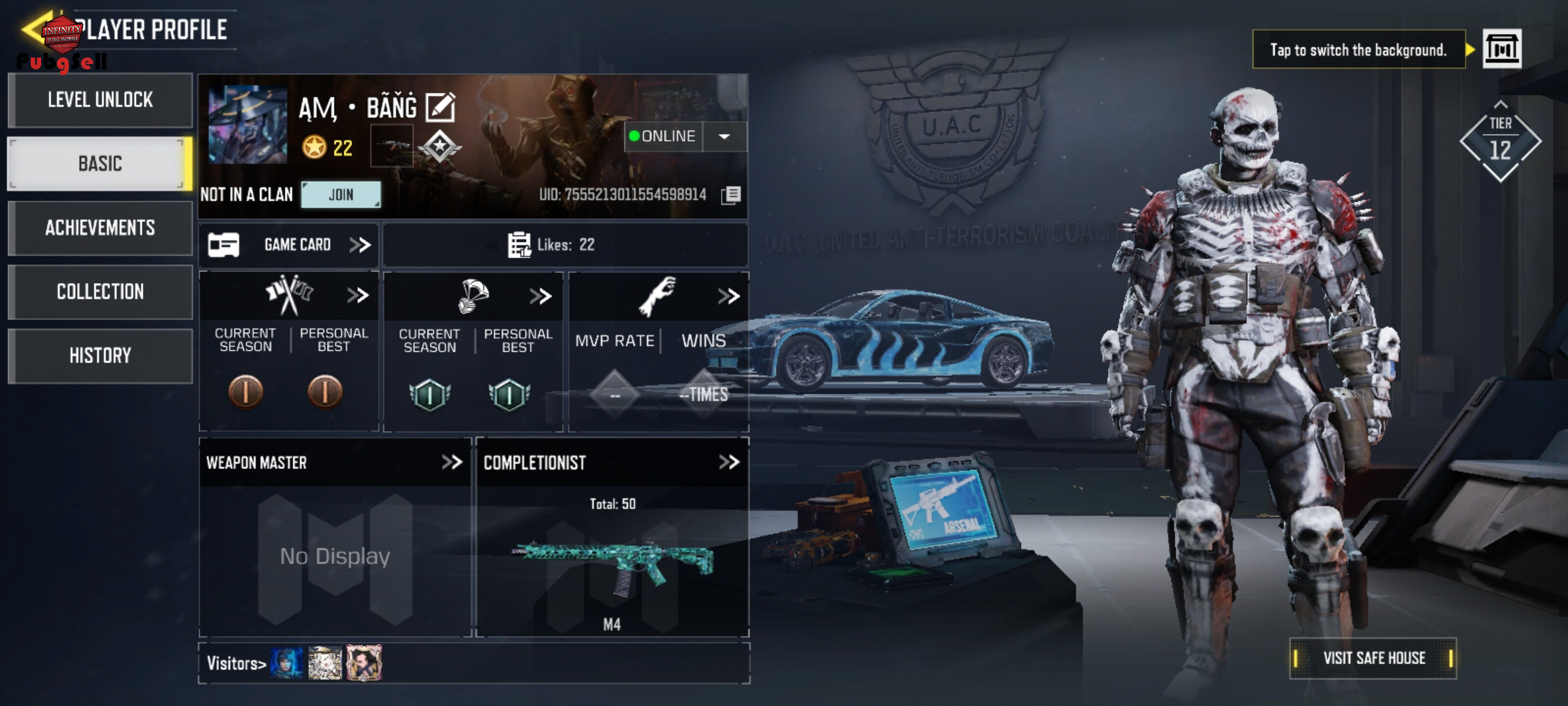Image resolution: width=1568 pixels, height=706 pixels.
Task: Switch to the Achievements tab
Action: 100,227
